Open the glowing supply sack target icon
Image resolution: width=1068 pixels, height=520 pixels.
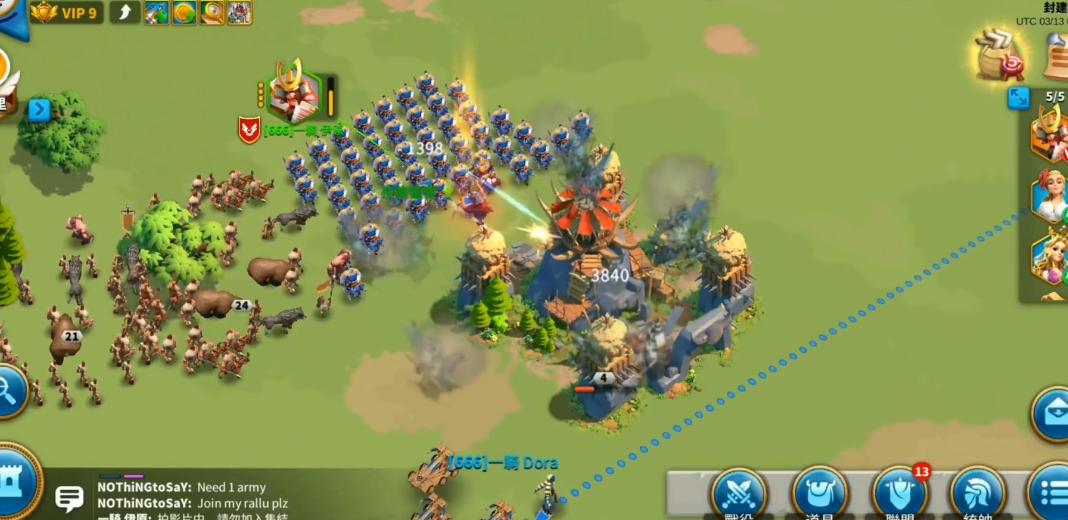1000,55
